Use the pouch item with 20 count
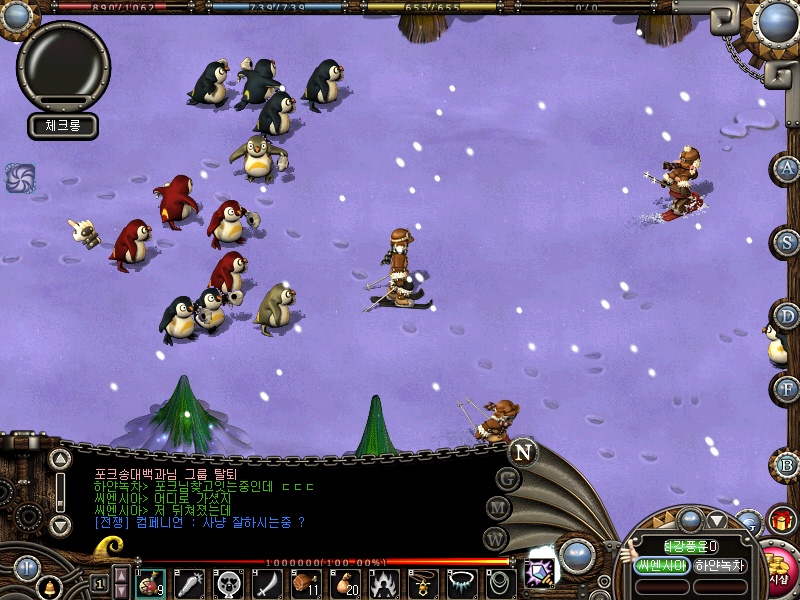The height and width of the screenshot is (600, 800). pos(345,583)
